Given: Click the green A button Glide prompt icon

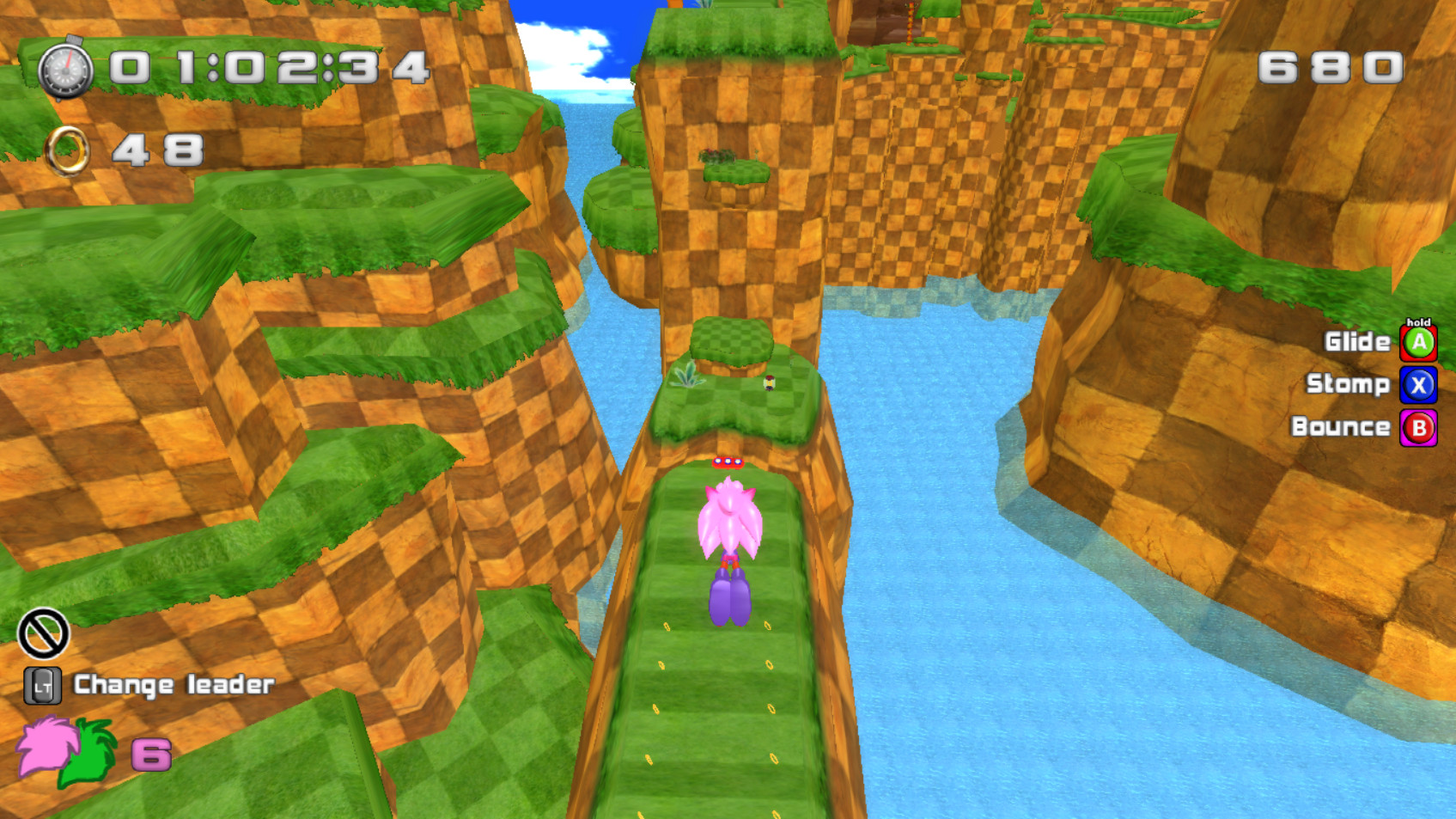Looking at the screenshot, I should [x=1419, y=341].
